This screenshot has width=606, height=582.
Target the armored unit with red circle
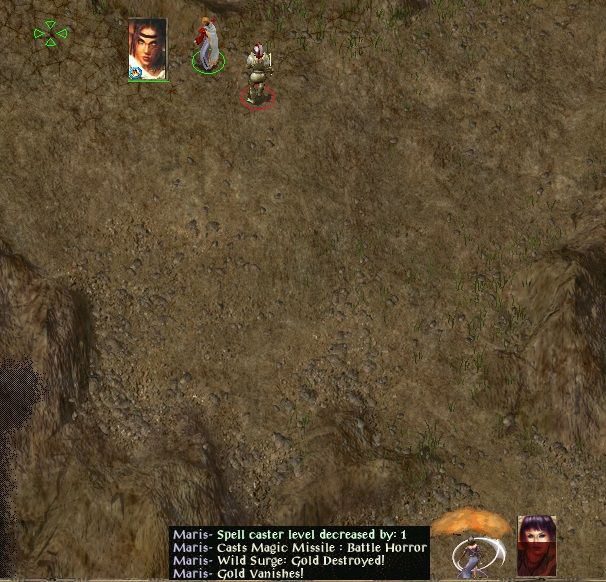click(258, 74)
